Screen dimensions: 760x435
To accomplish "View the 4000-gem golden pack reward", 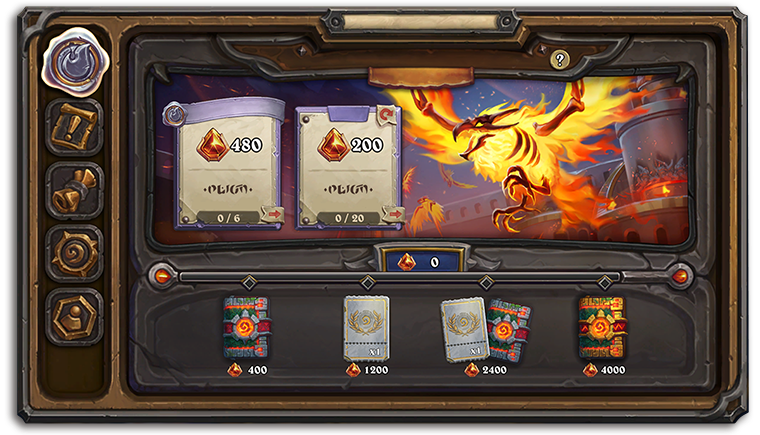I will tap(603, 328).
